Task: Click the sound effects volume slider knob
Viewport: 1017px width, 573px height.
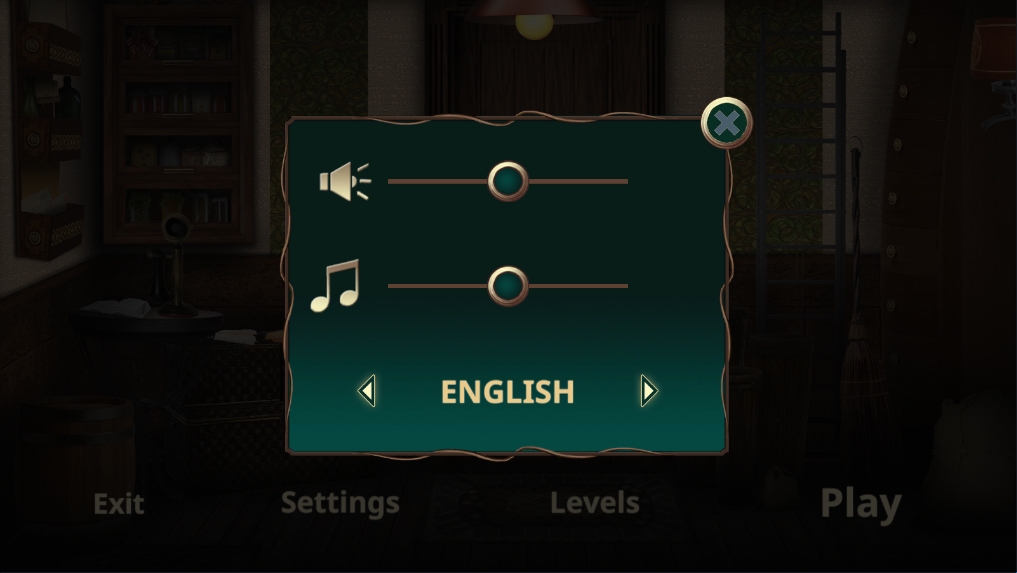Action: pyautogui.click(x=508, y=181)
